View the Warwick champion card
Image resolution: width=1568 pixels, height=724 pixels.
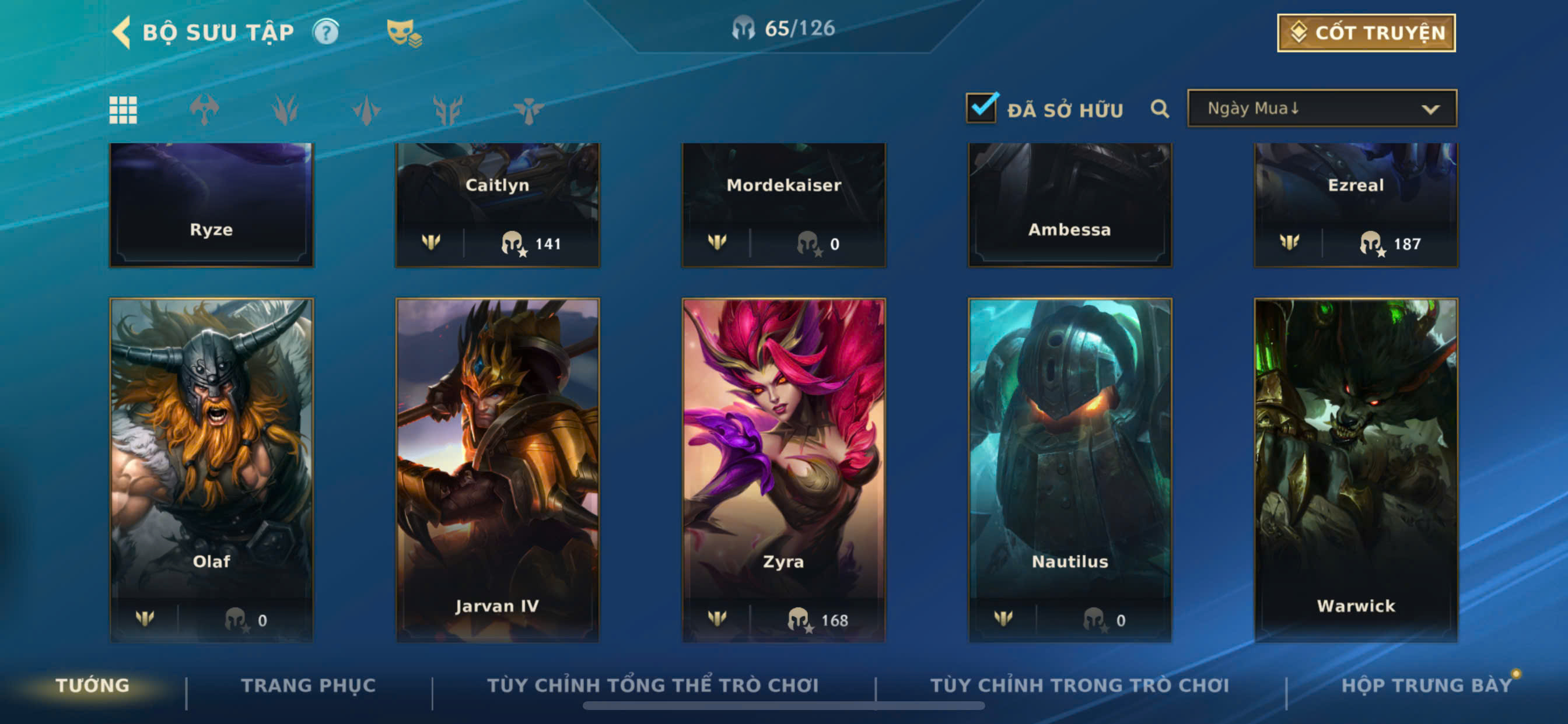click(x=1356, y=469)
